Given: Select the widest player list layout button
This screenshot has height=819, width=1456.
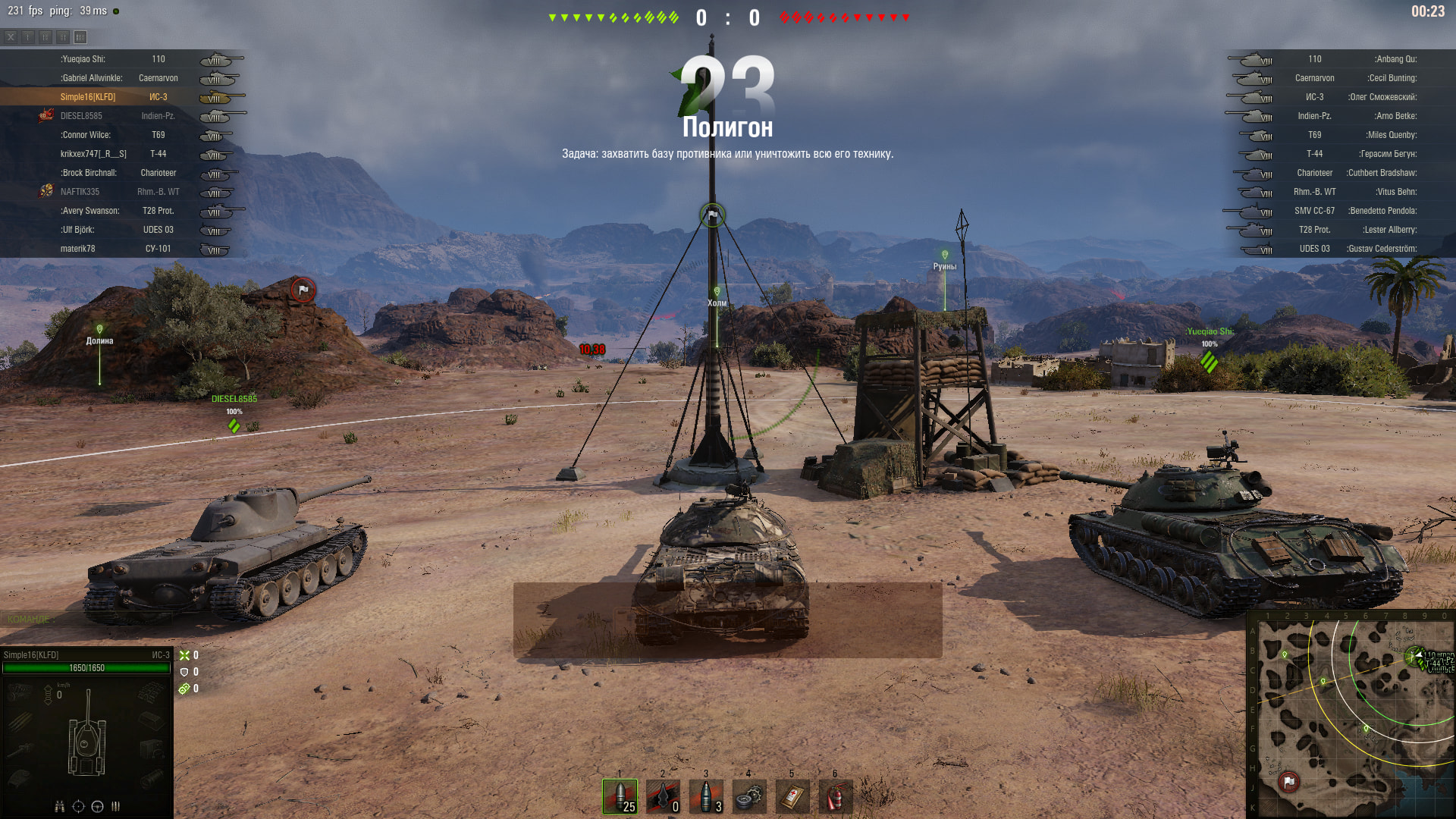Looking at the screenshot, I should [80, 36].
